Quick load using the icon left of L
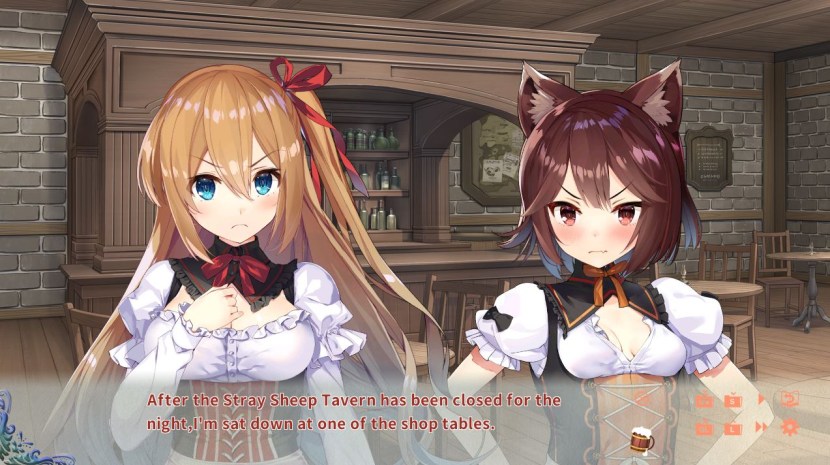 click(704, 428)
